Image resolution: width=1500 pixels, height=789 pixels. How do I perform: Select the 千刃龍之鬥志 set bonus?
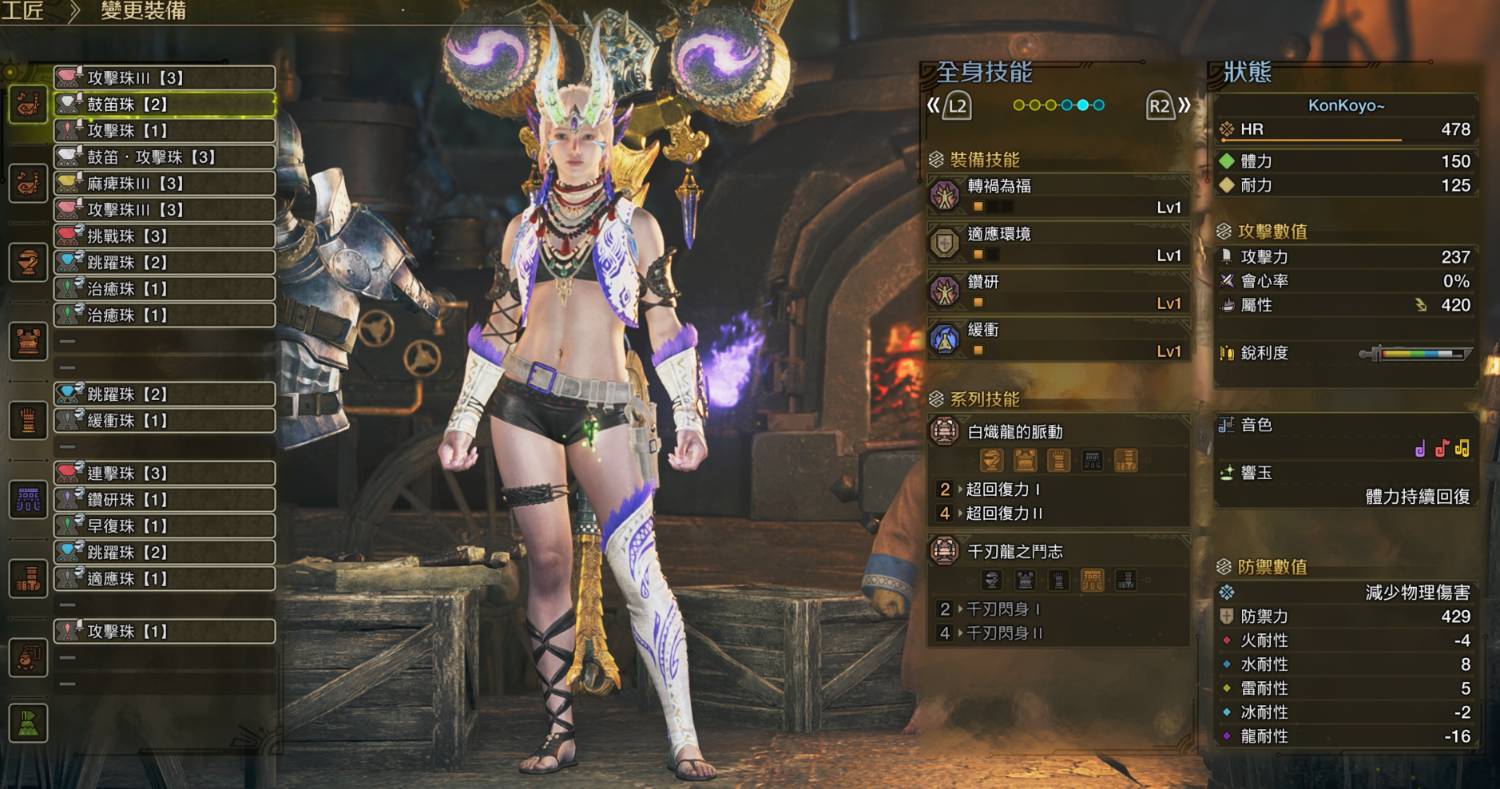pyautogui.click(x=1059, y=552)
